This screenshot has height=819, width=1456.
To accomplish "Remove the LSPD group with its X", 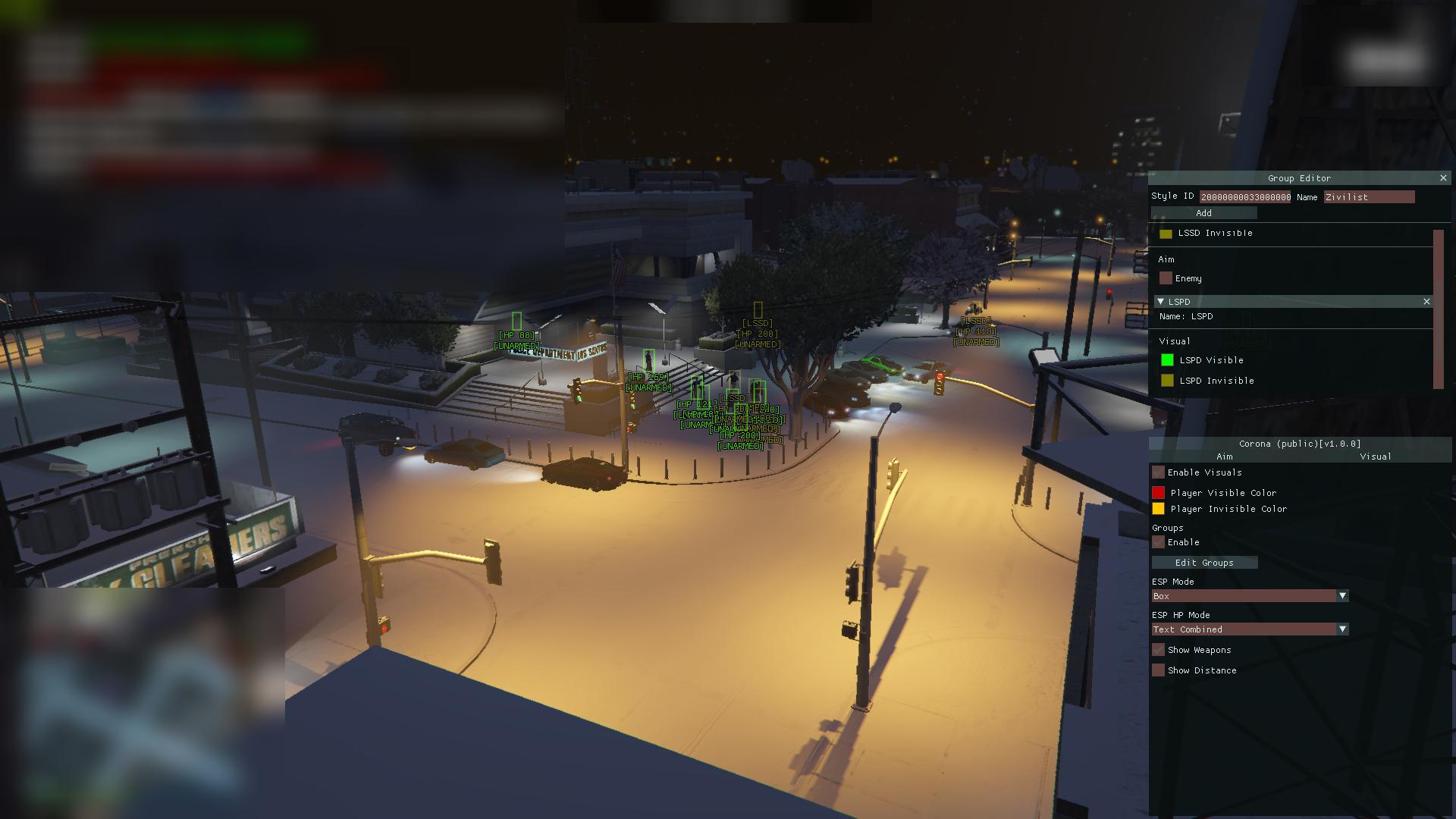I will 1426,302.
